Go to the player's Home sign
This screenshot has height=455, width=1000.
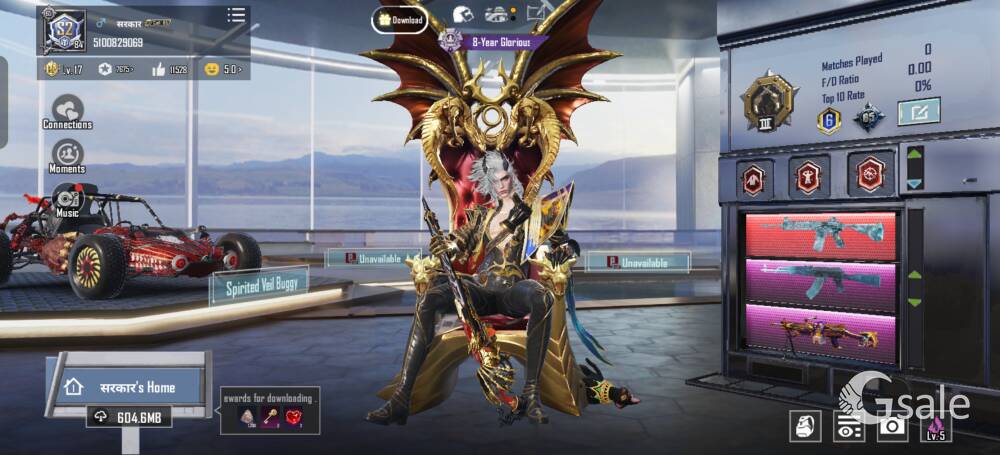[x=129, y=387]
